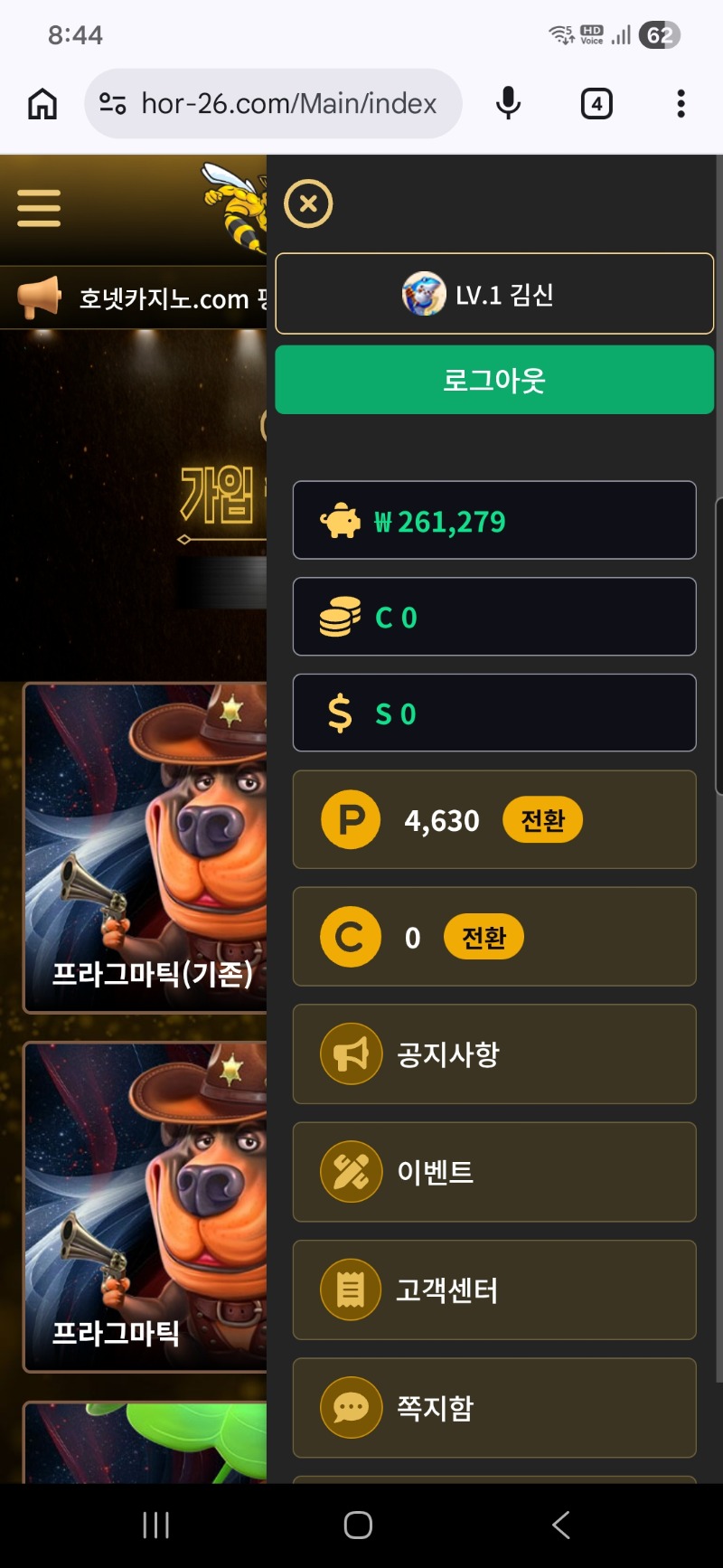This screenshot has width=723, height=1568.
Task: Choose the 프라그마틱 game tile
Action: click(x=146, y=1206)
